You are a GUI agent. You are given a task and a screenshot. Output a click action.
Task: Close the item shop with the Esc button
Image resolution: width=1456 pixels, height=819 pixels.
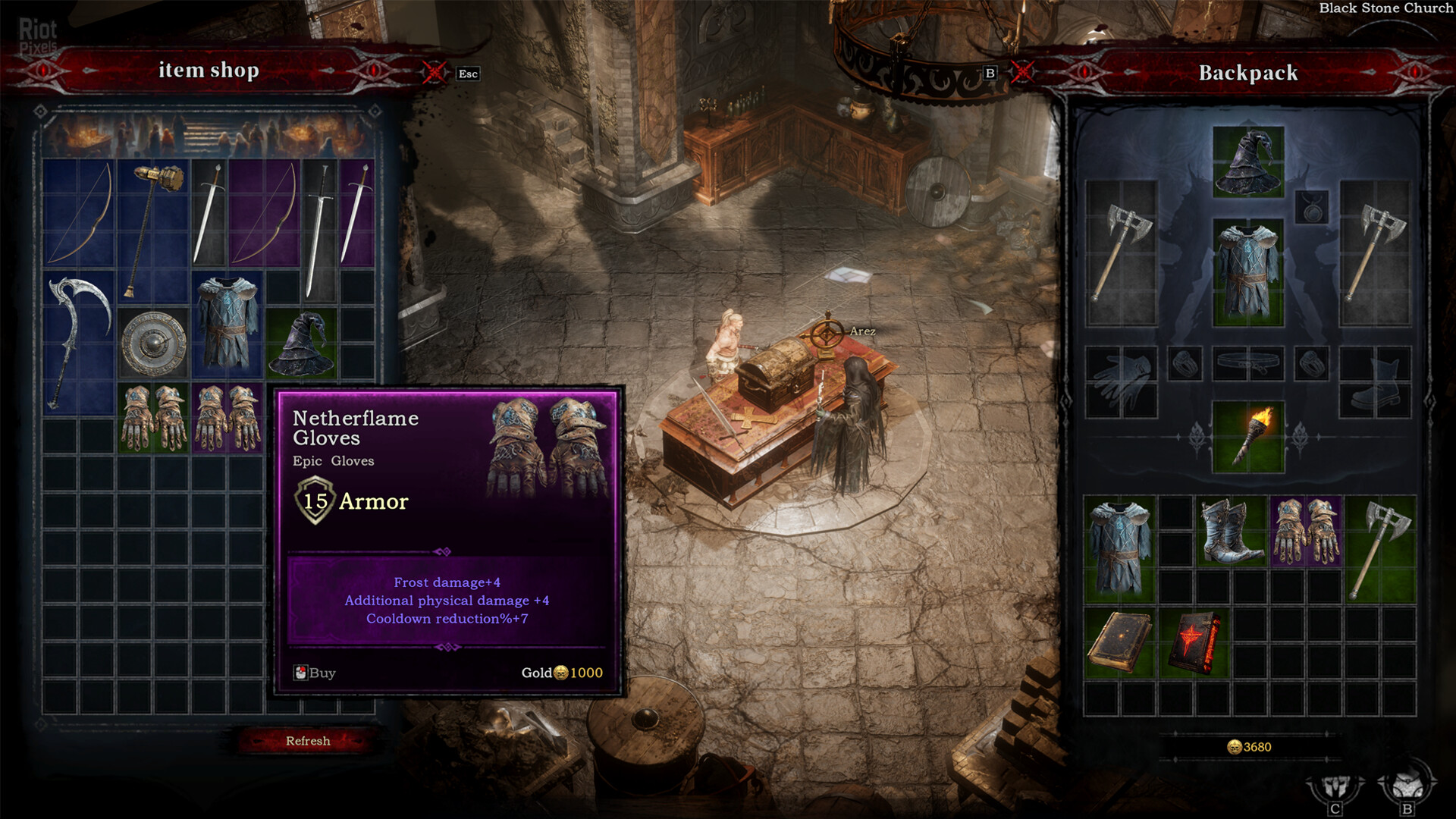466,74
